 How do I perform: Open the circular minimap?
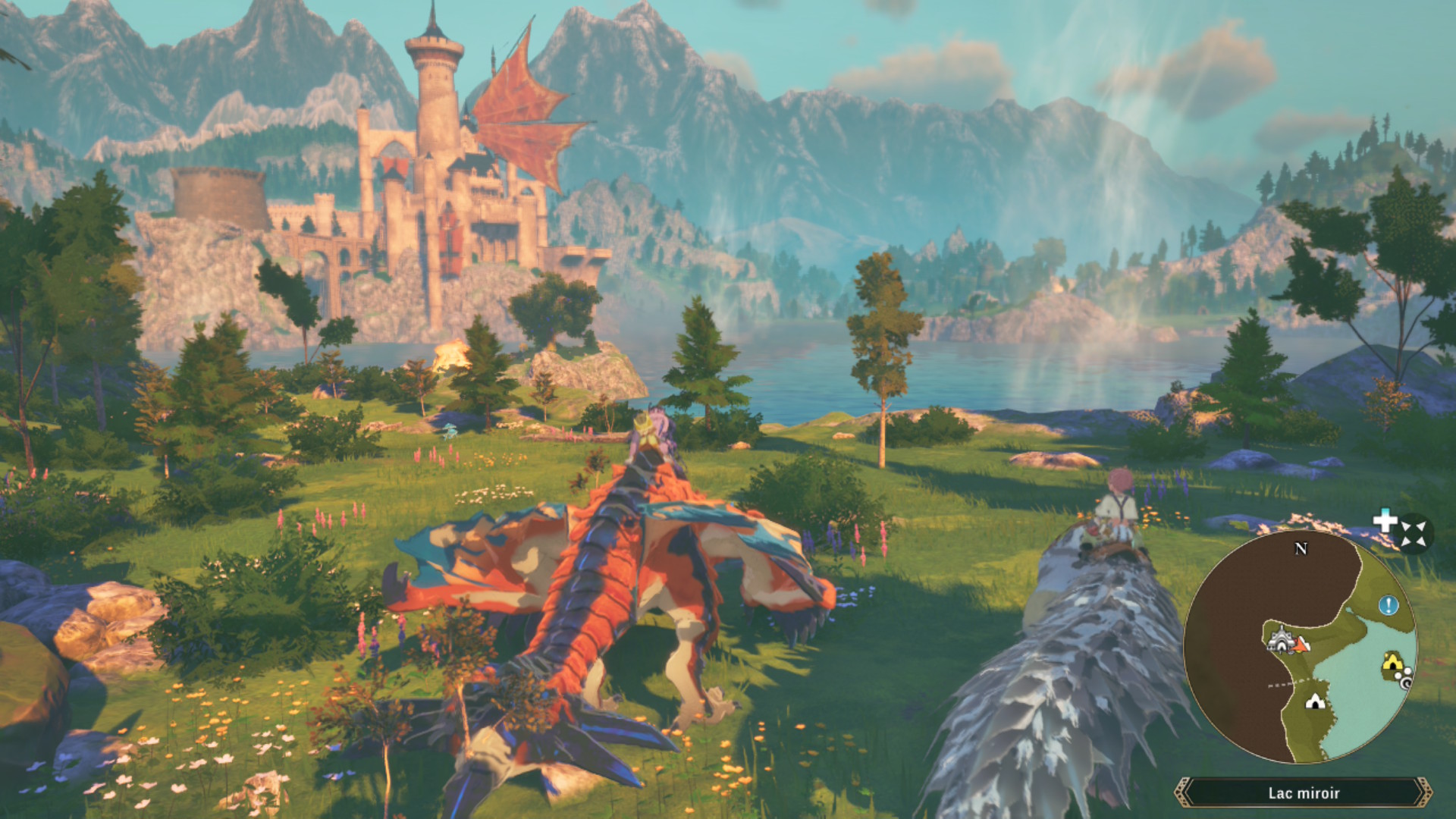pyautogui.click(x=1300, y=646)
